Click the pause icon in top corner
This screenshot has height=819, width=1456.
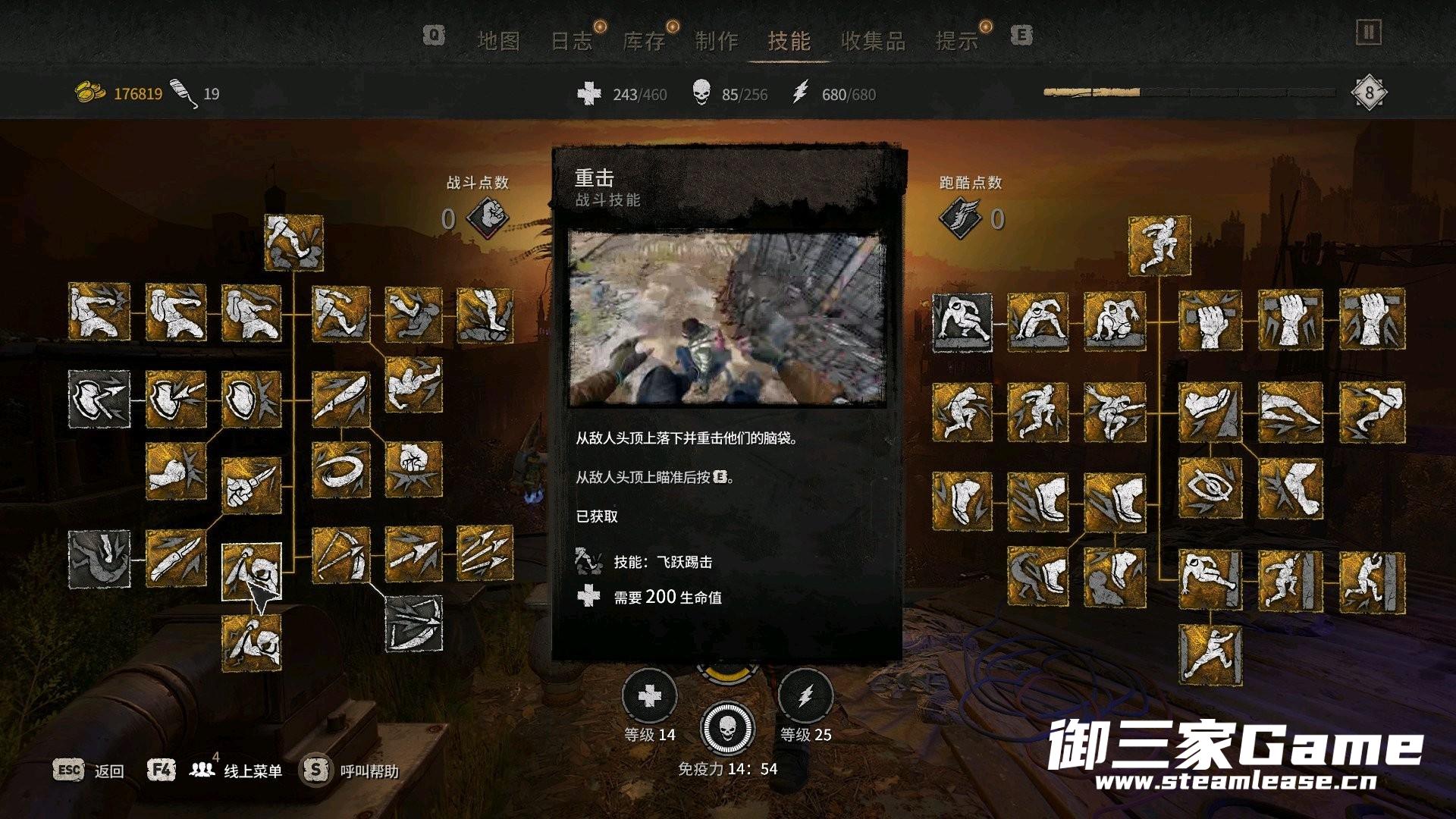(1368, 33)
